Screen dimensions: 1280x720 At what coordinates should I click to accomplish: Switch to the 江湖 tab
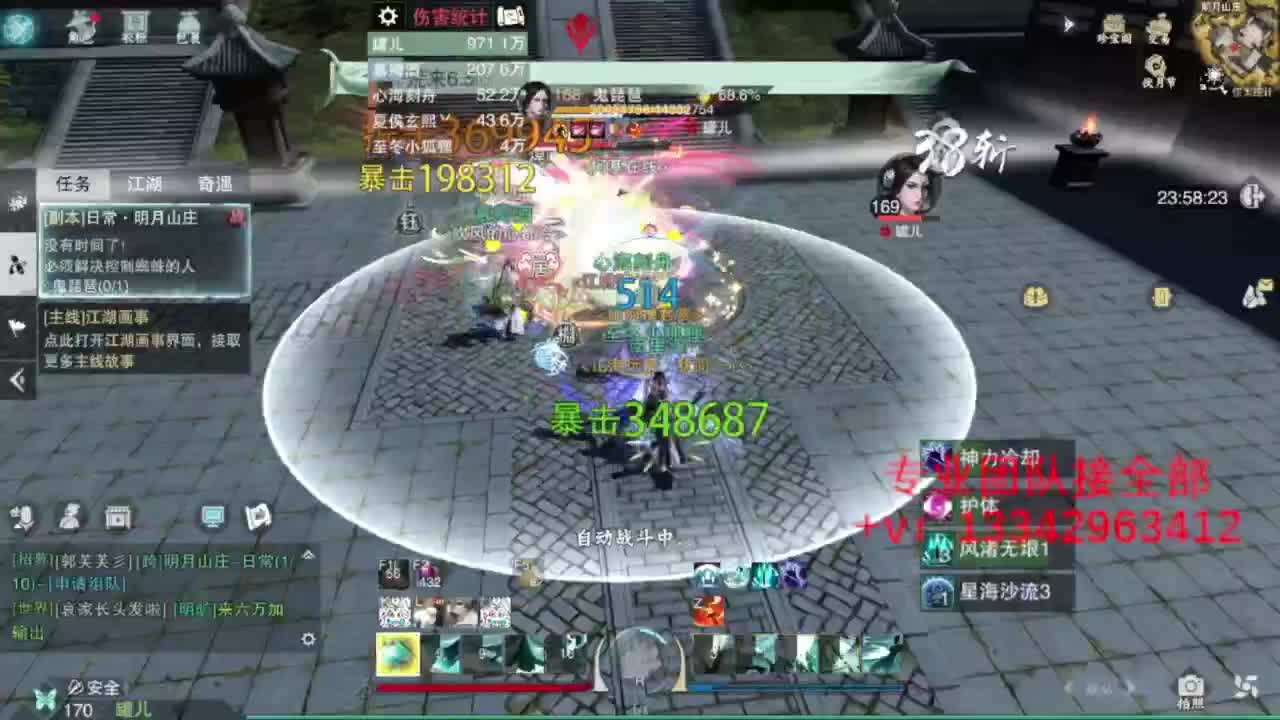coord(143,183)
